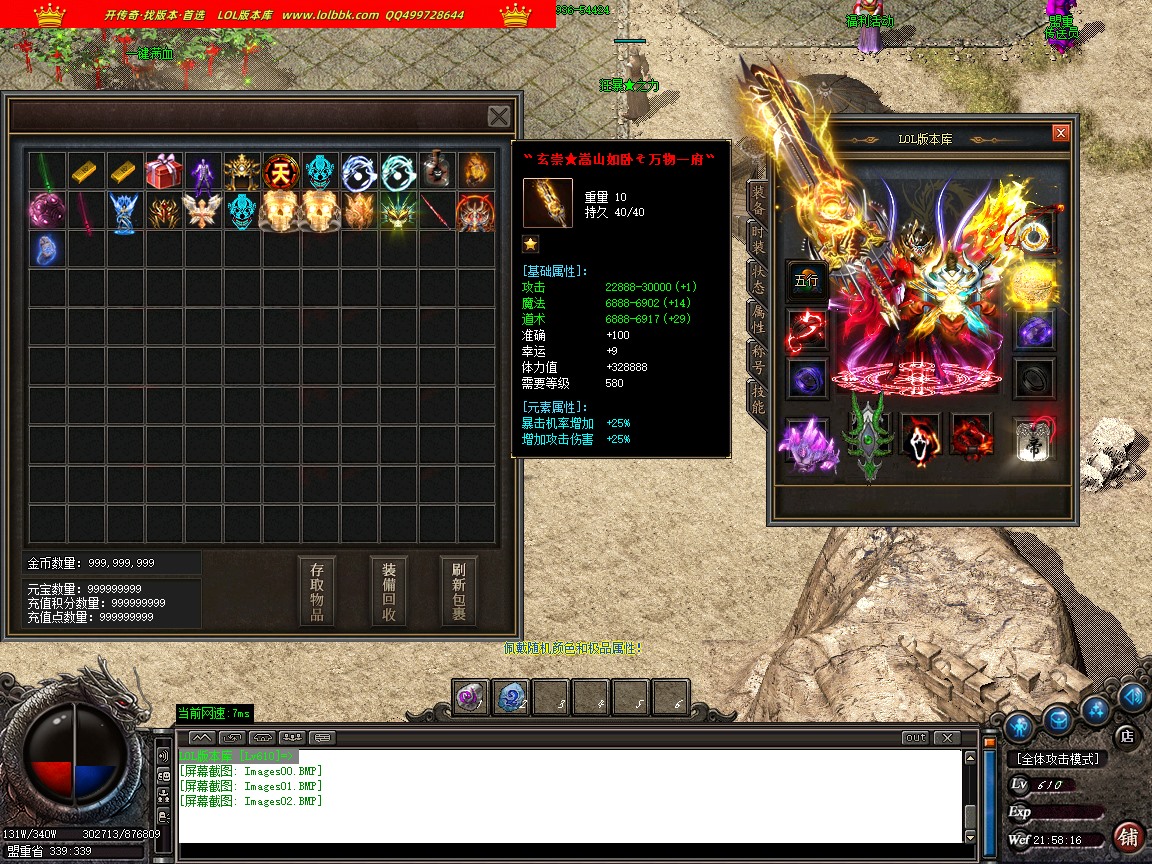Open the 称号 titles tab
The width and height of the screenshot is (1152, 864).
coord(759,360)
